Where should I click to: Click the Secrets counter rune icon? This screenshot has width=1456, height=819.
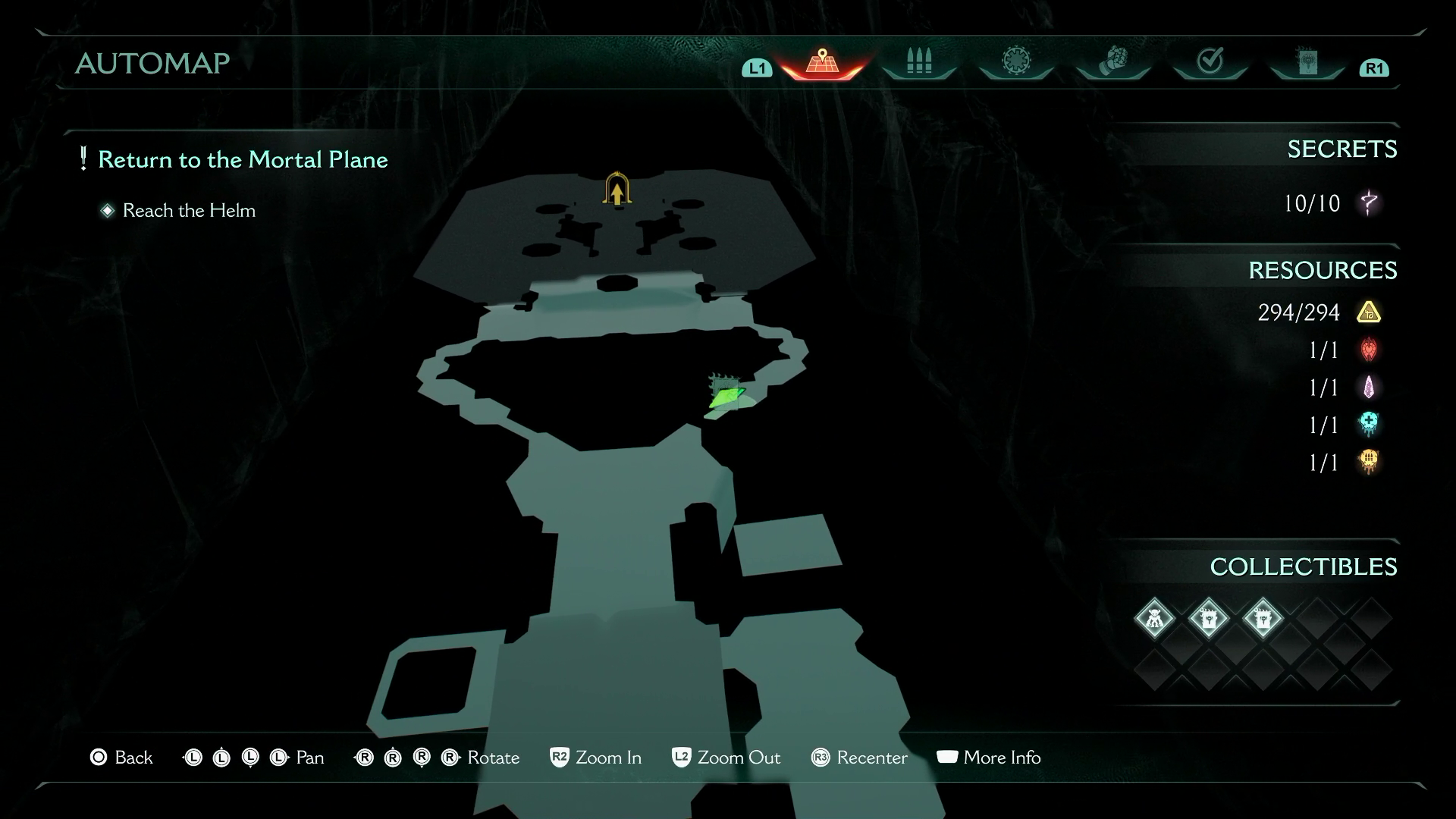click(1370, 203)
